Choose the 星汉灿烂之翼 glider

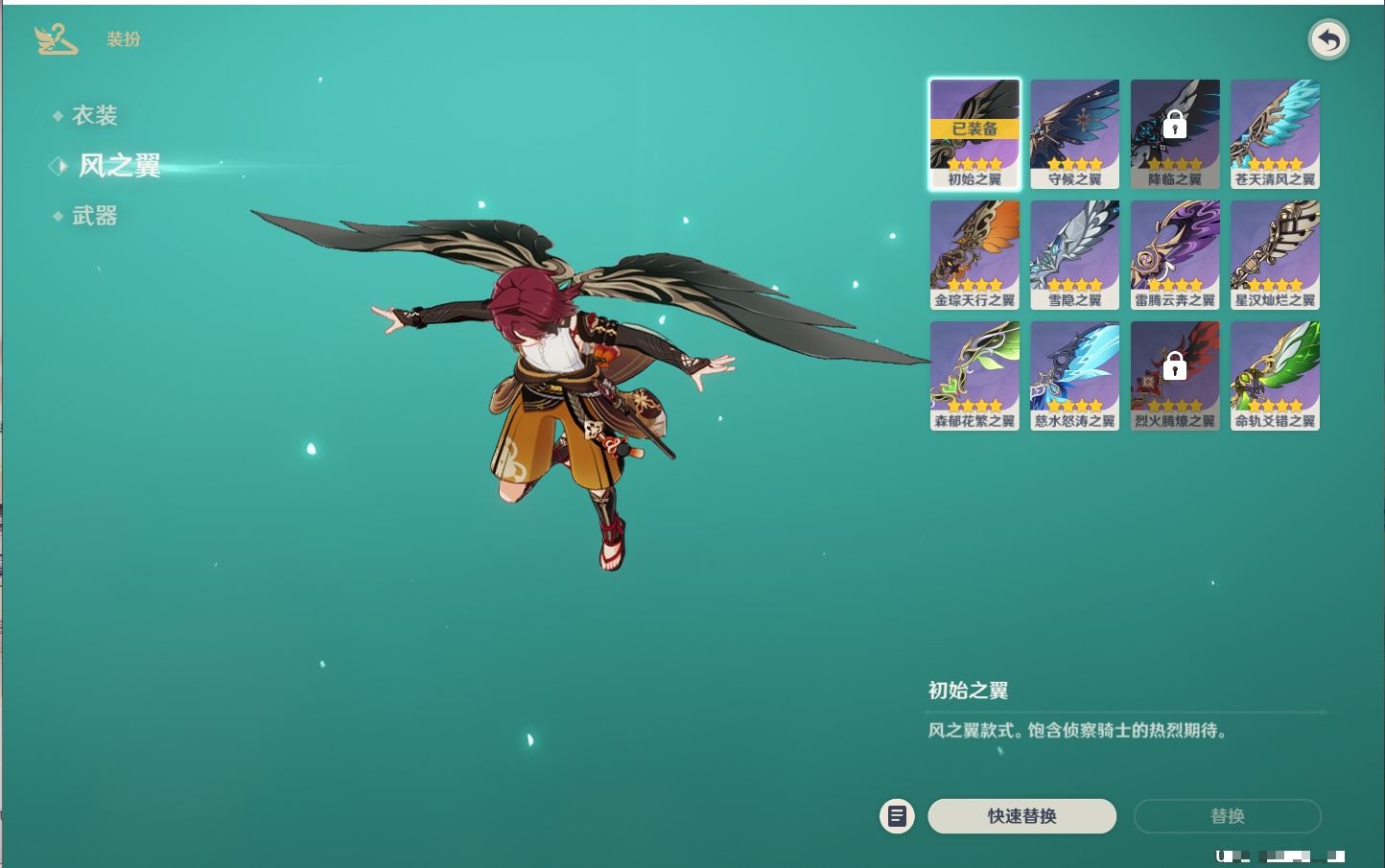click(x=1275, y=254)
